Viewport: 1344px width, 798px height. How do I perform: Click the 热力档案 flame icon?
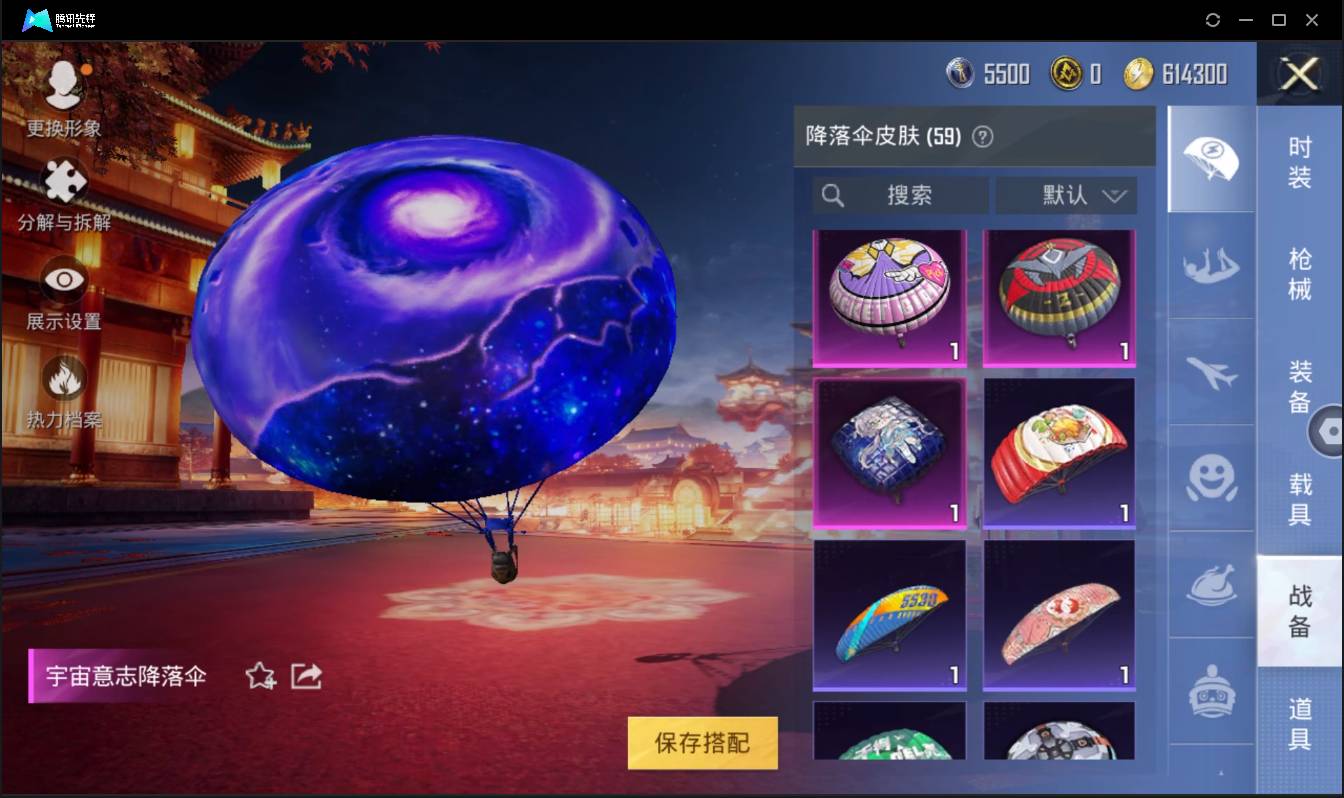tap(63, 378)
